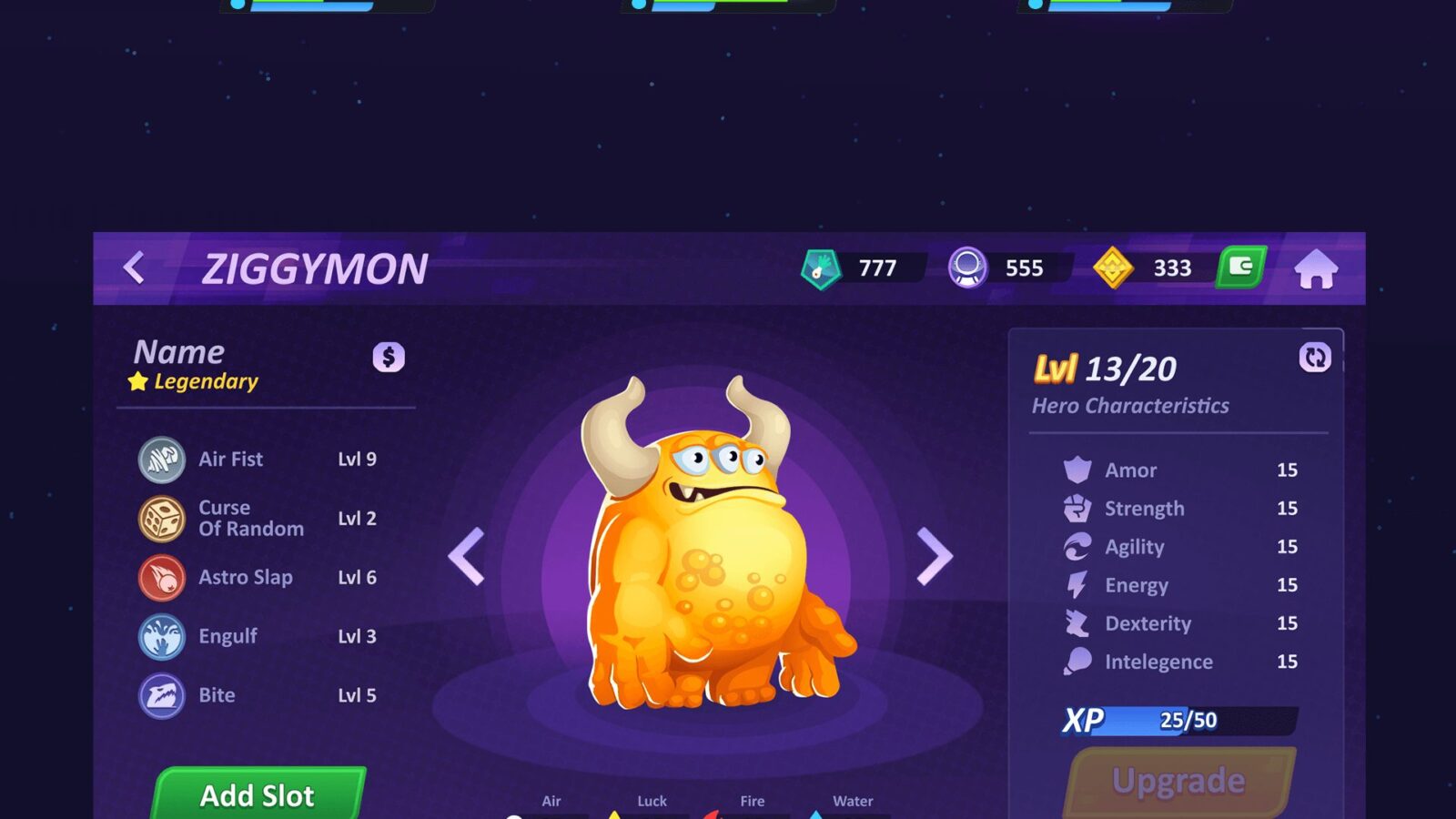1456x819 pixels.
Task: Go back using the header arrow
Action: tap(135, 268)
